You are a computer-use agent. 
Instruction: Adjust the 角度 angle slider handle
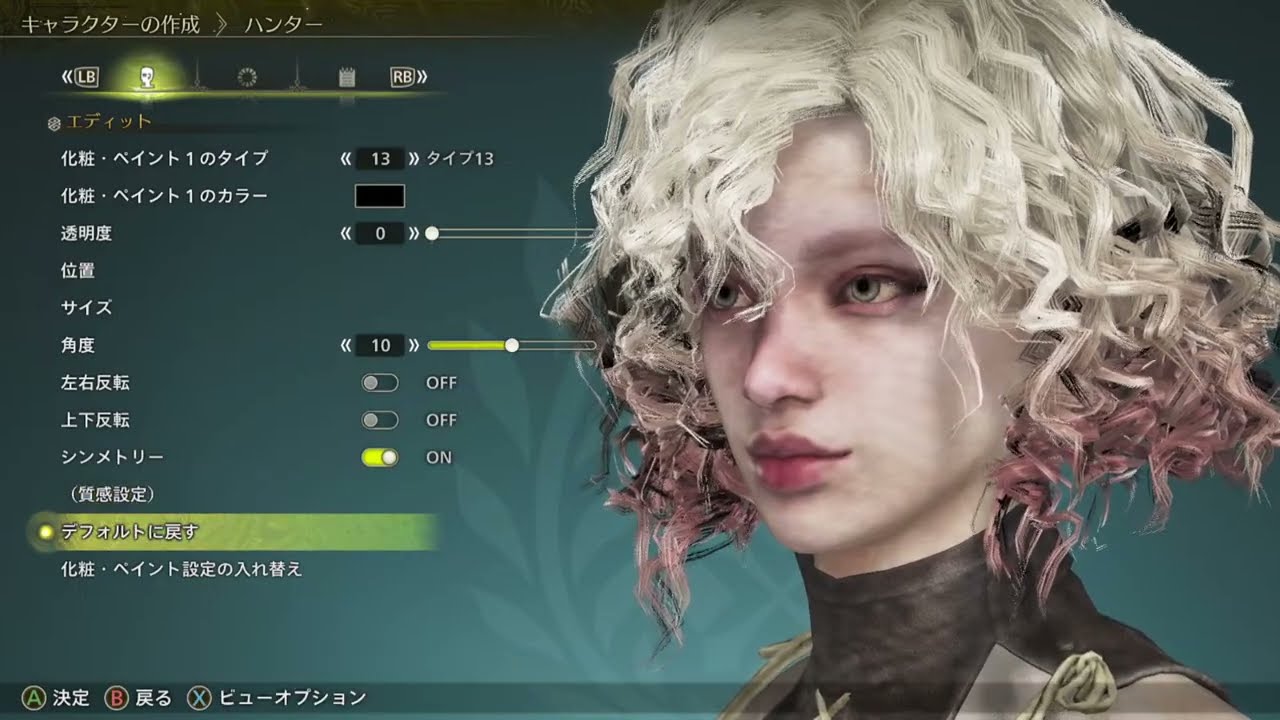[512, 345]
